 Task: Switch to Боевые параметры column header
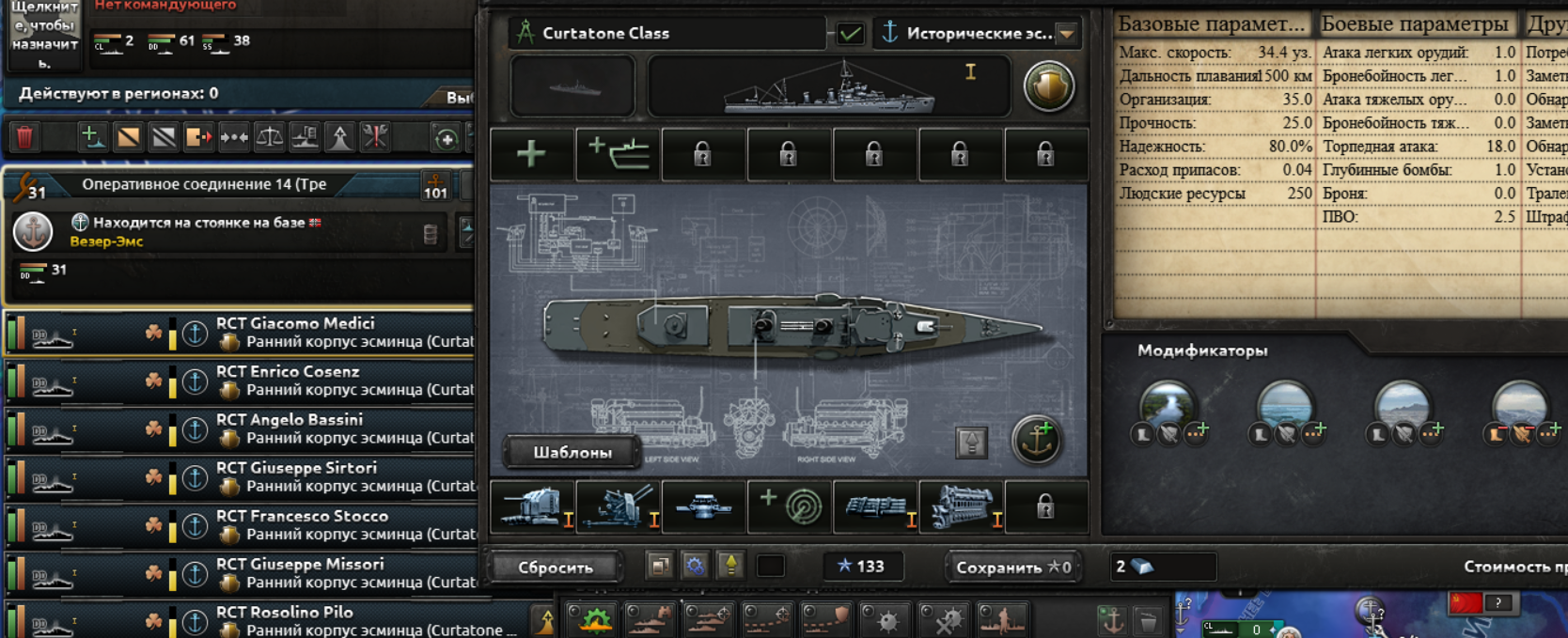[x=1415, y=23]
